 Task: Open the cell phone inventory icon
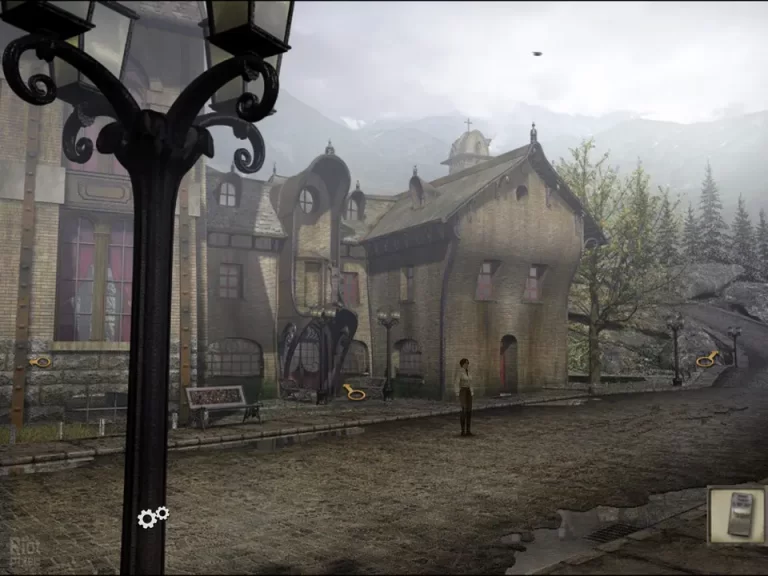(738, 514)
